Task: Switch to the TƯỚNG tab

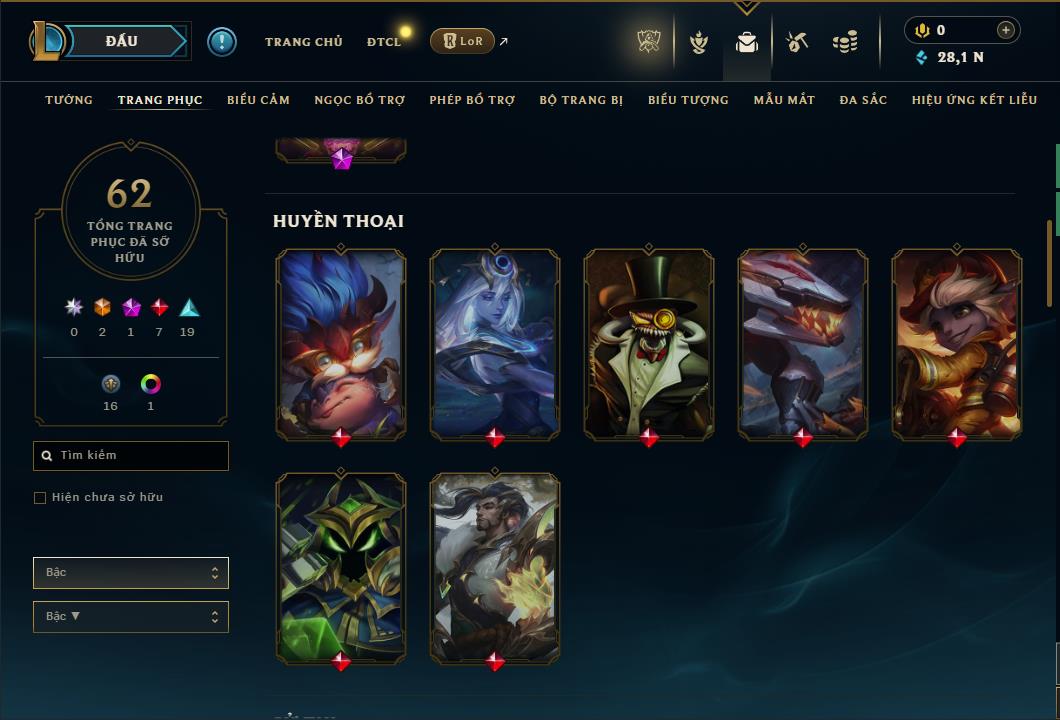Action: click(x=69, y=100)
